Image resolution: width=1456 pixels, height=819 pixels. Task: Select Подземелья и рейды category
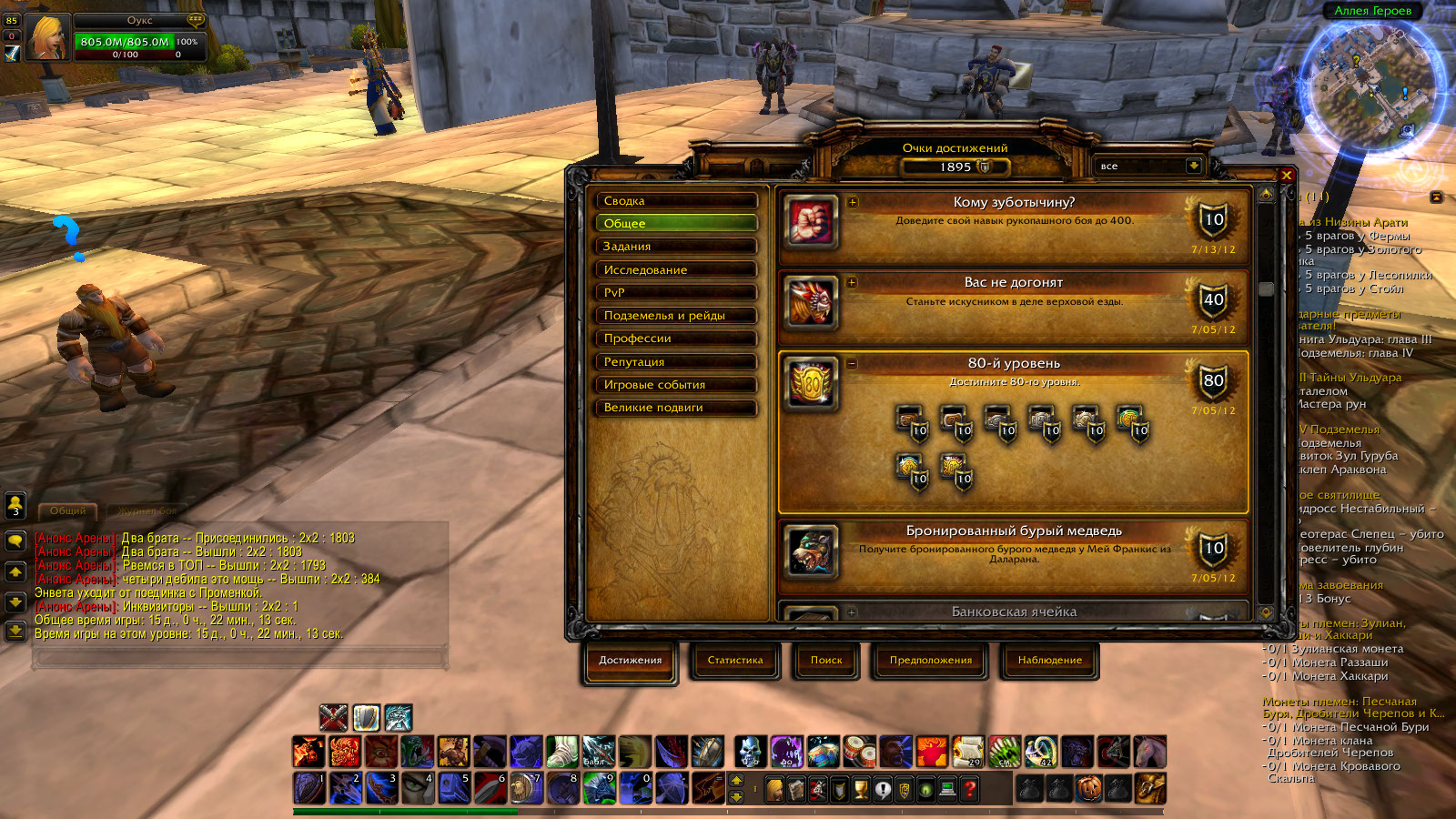pos(675,315)
